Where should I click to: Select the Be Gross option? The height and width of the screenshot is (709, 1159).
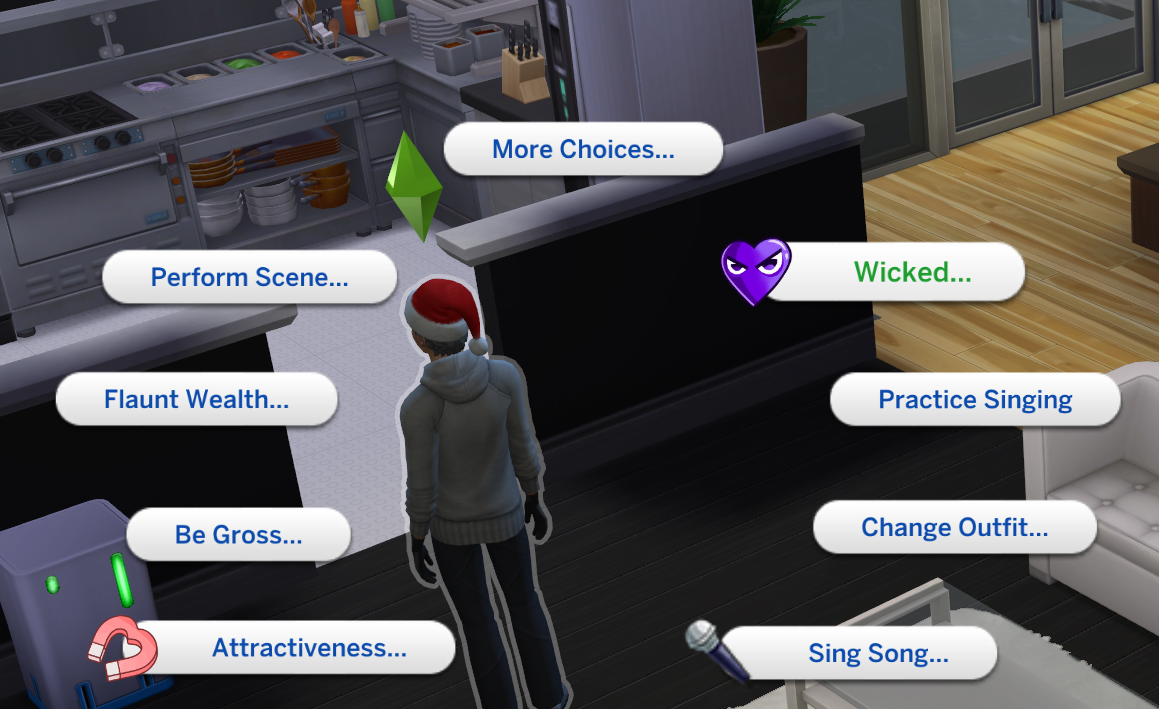click(238, 535)
